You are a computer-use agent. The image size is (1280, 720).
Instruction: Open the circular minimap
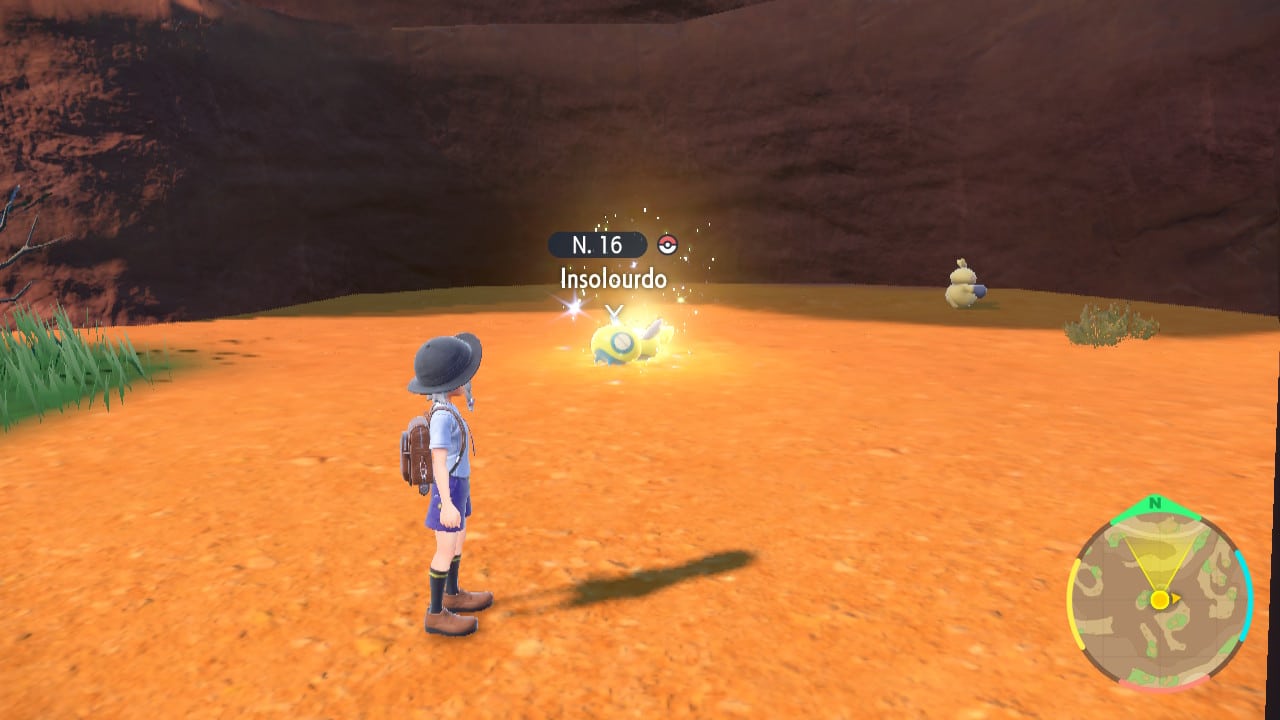1159,598
